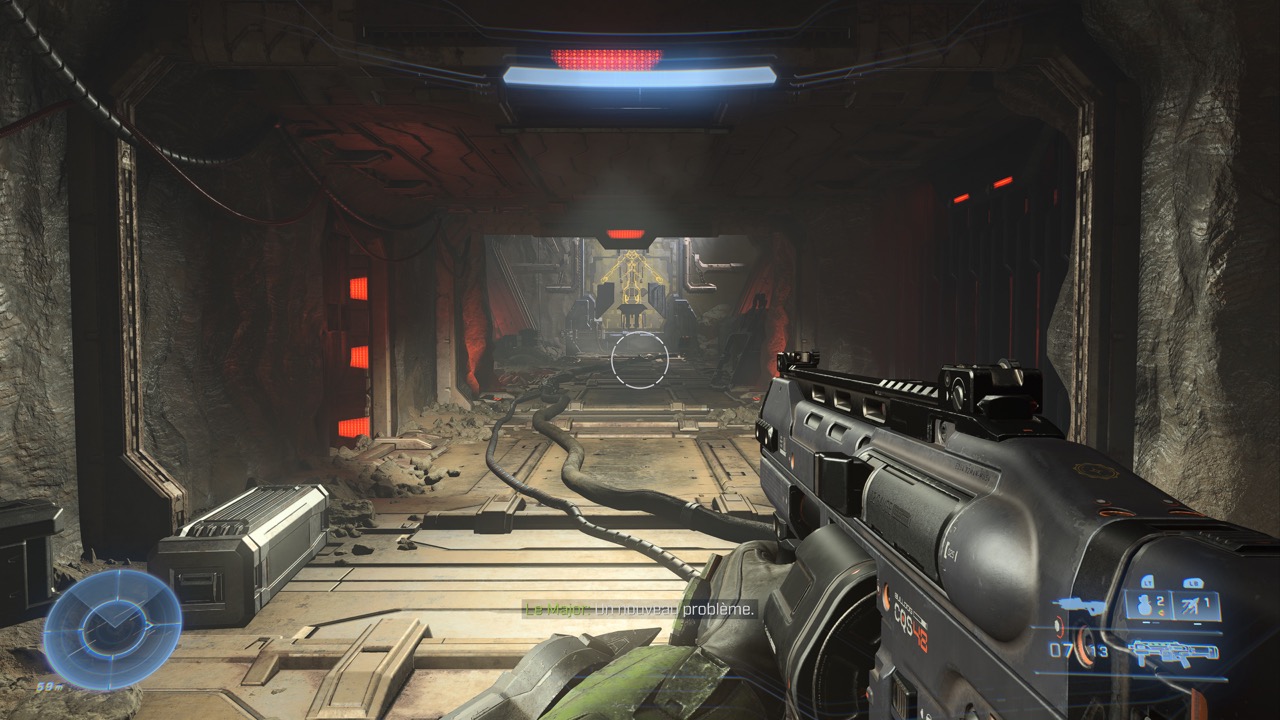Click the circular motion tracker radar
This screenshot has width=1280, height=720.
pyautogui.click(x=112, y=628)
